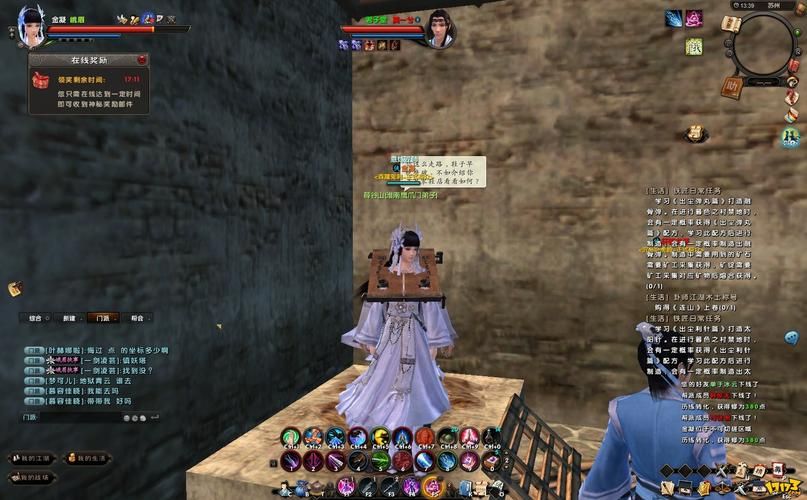
Task: Click the pink lotus buff icon
Action: pyautogui.click(x=693, y=18)
